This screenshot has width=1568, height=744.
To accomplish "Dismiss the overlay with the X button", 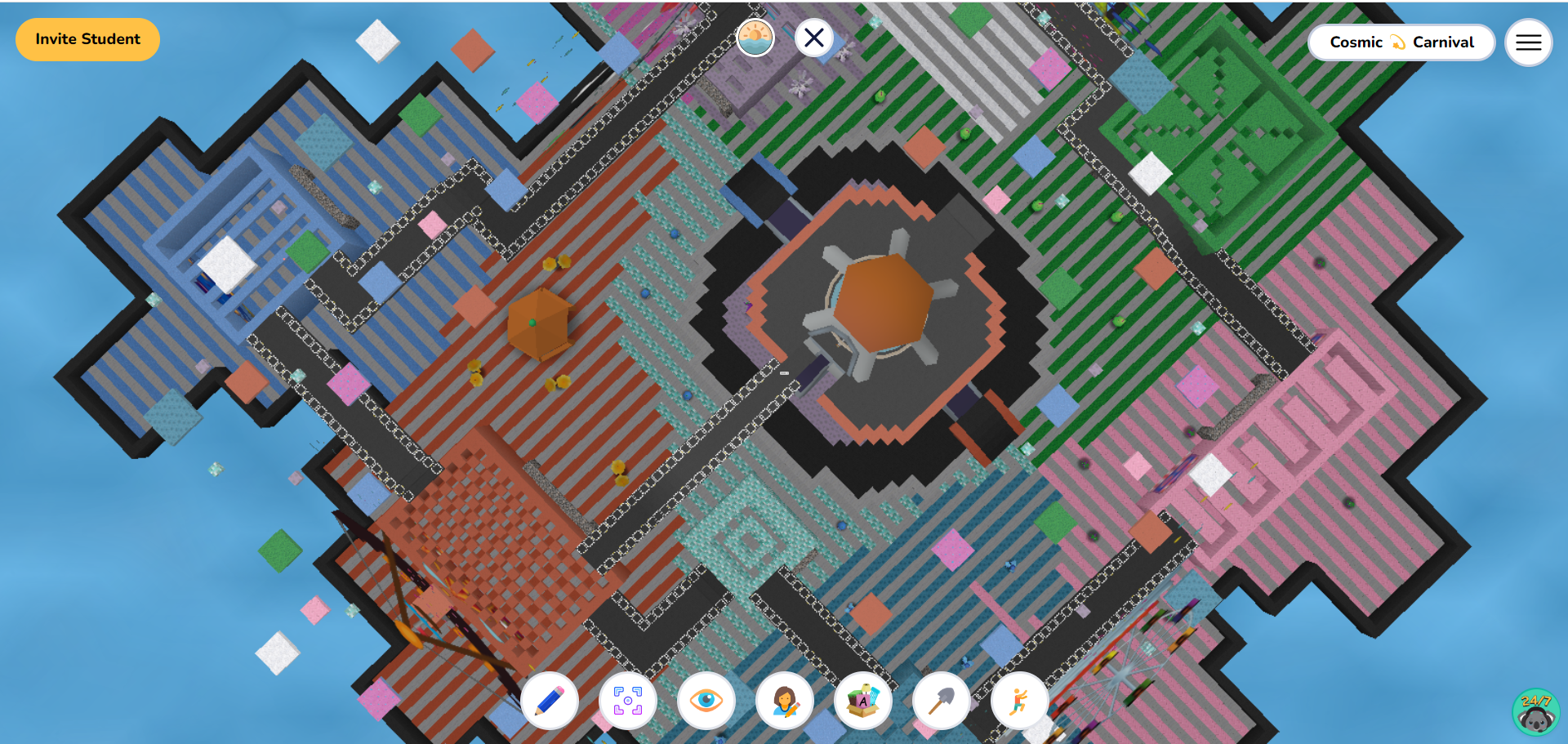I will pyautogui.click(x=813, y=38).
